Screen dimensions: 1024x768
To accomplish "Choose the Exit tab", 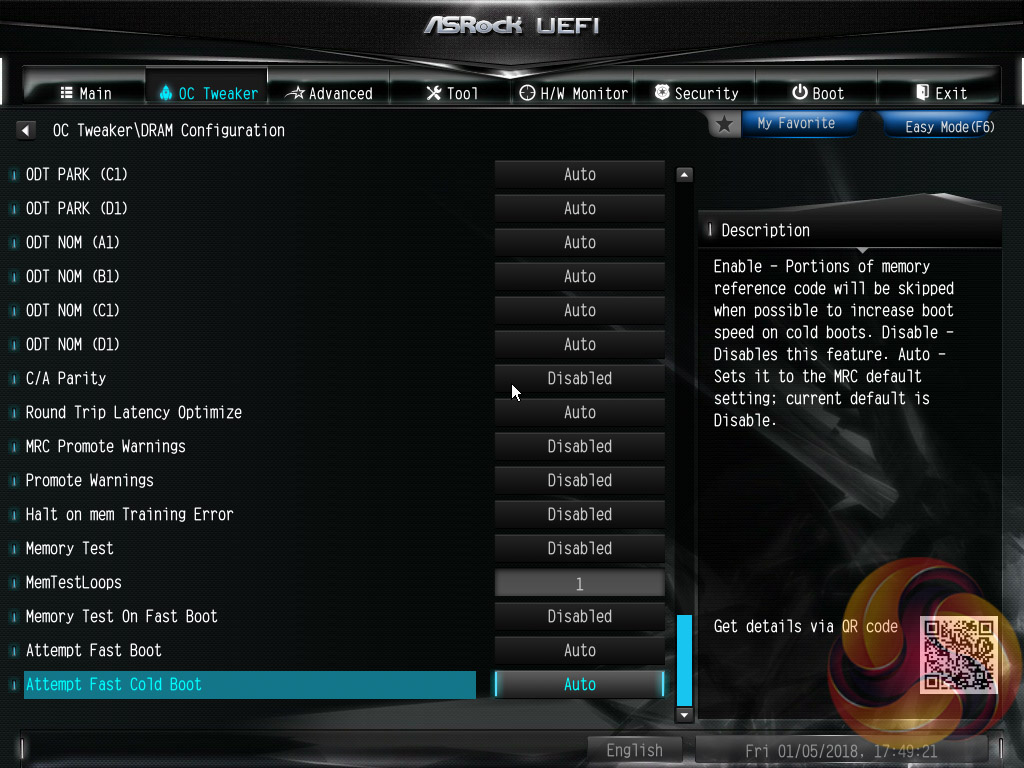I will [940, 93].
